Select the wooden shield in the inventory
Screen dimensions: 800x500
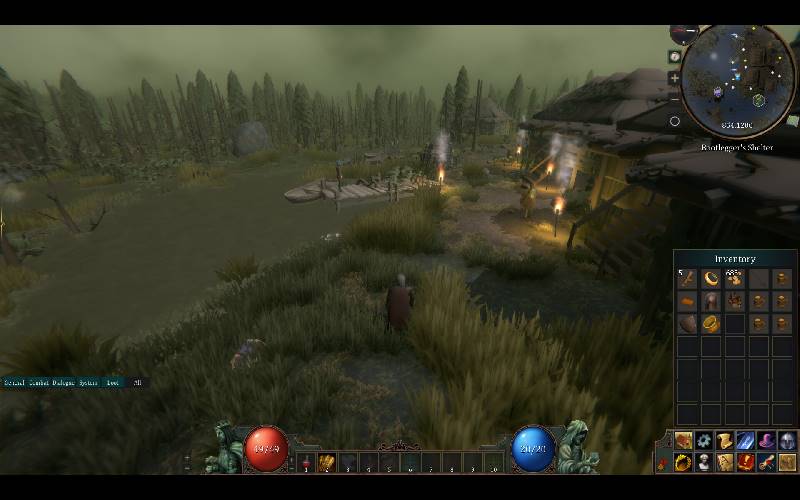[687, 324]
